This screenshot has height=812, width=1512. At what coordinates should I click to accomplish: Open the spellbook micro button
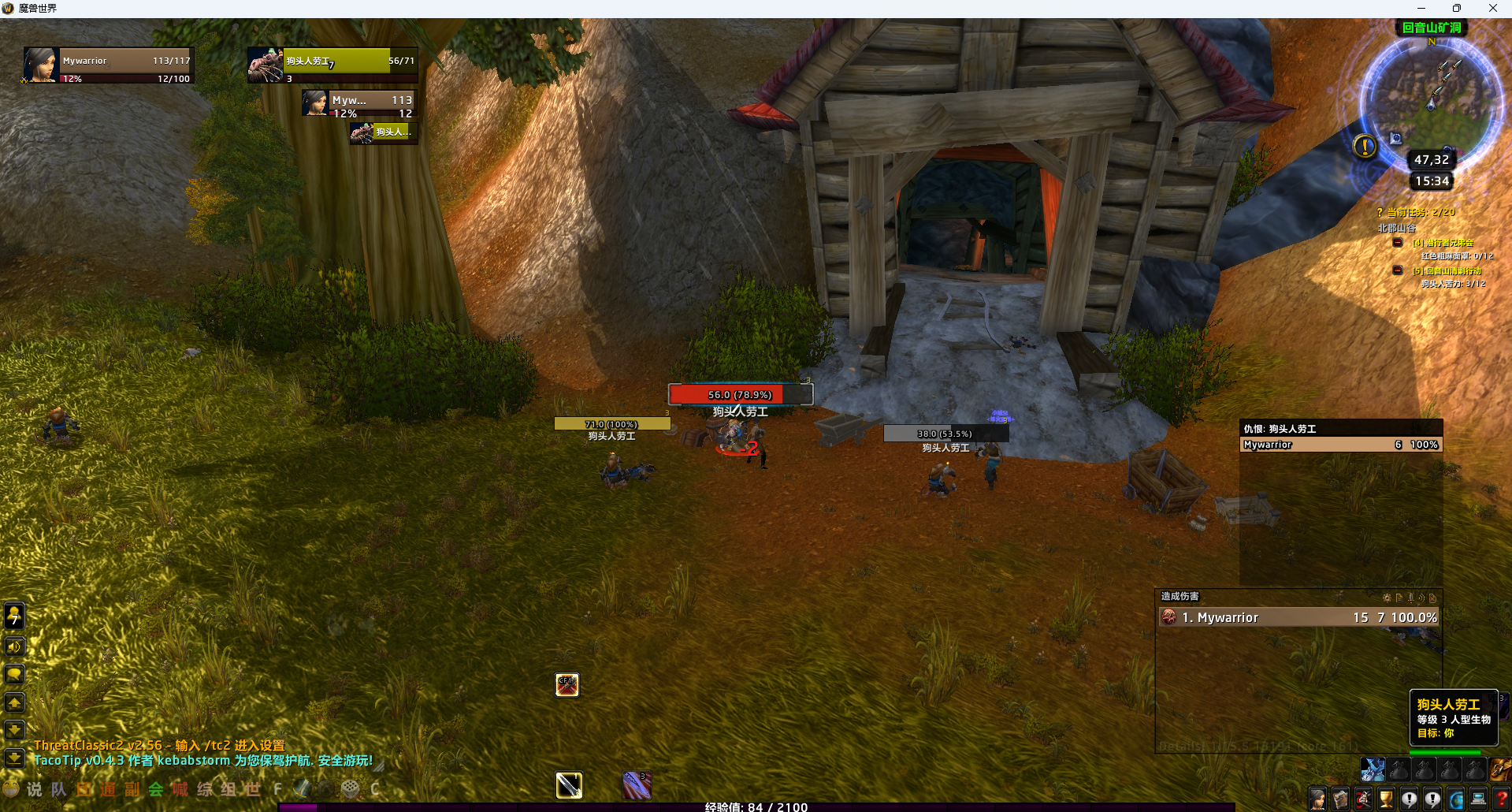click(1340, 799)
